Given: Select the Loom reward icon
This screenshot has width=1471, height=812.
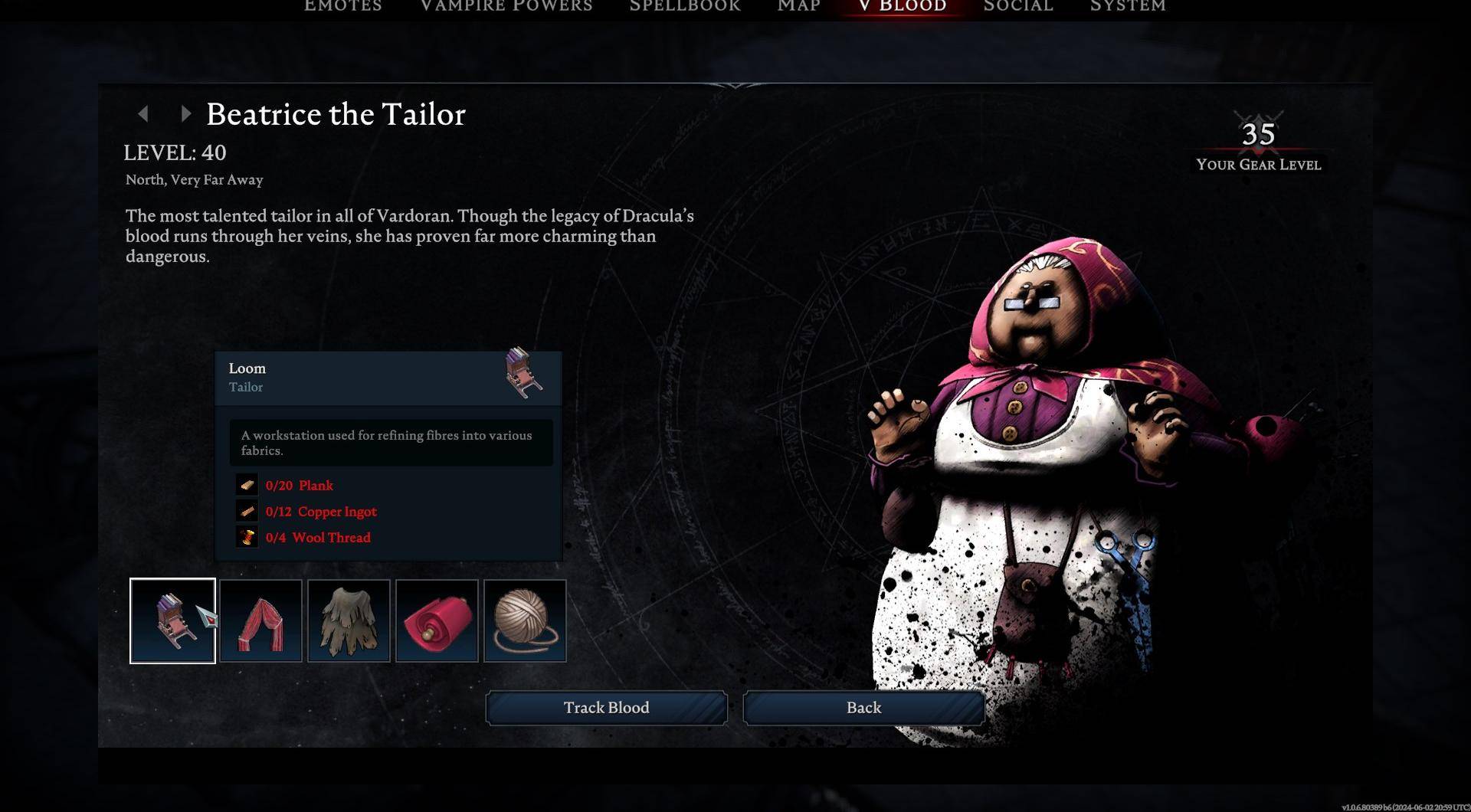Looking at the screenshot, I should coord(172,620).
